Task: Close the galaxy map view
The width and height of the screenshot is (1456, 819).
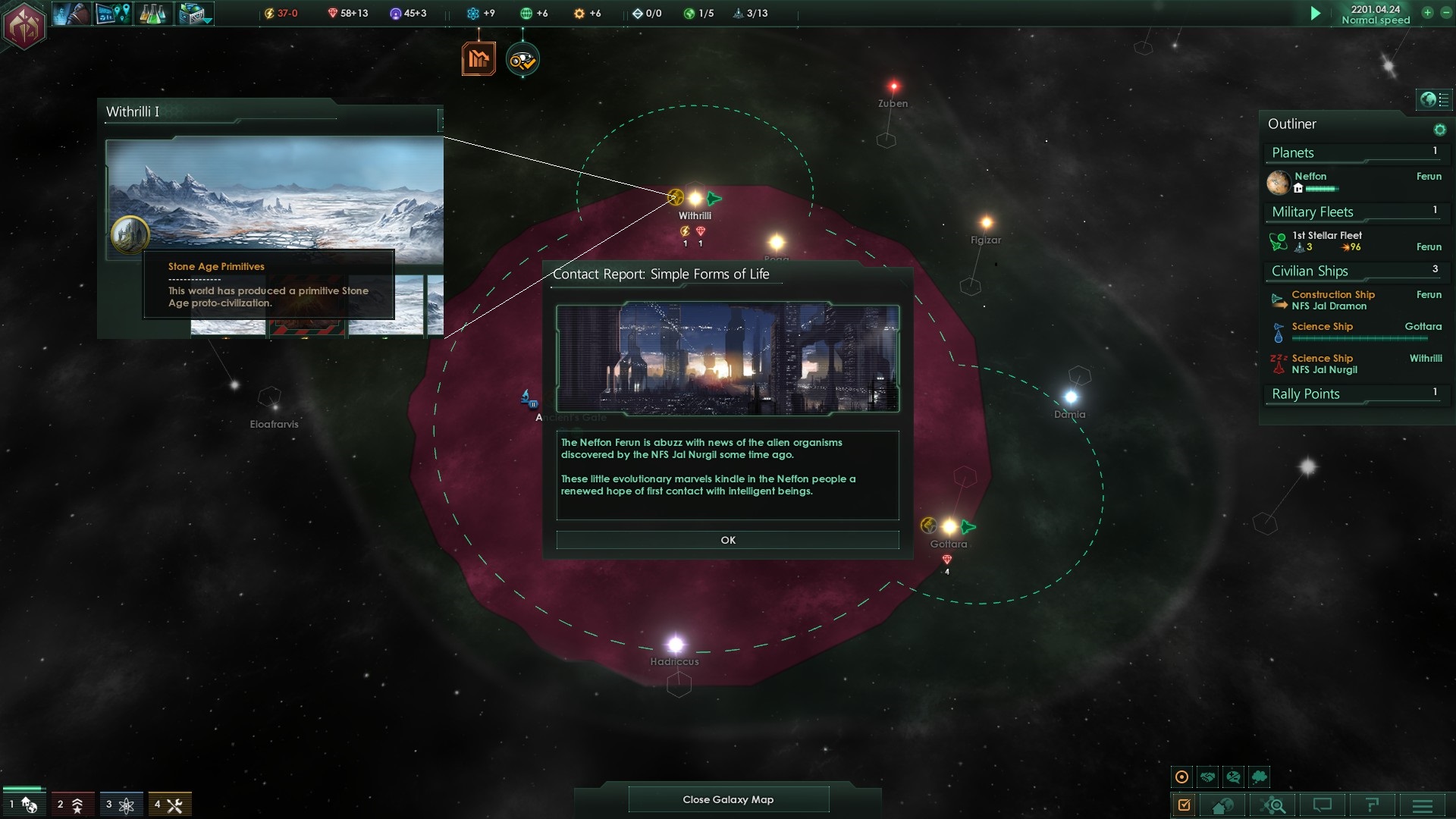Action: click(x=728, y=799)
